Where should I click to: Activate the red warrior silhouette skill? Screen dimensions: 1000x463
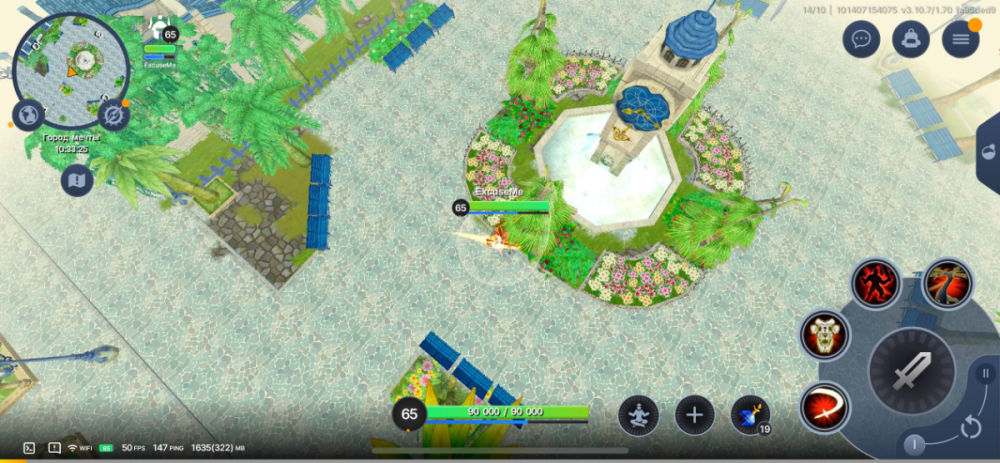click(x=876, y=283)
